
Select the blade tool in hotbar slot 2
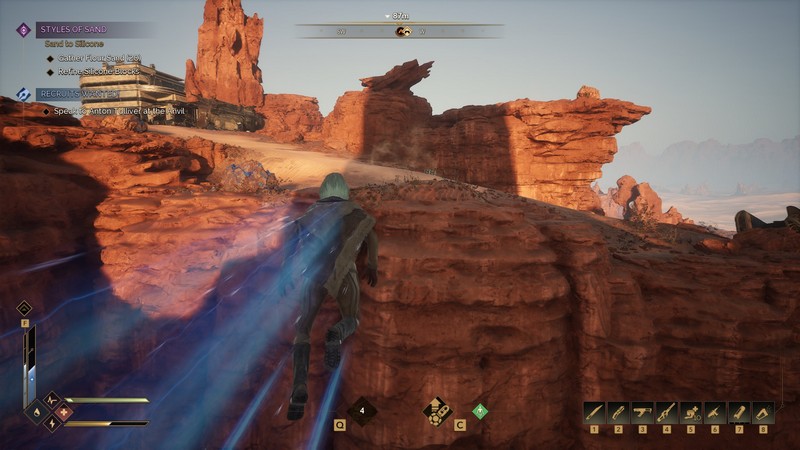coord(618,412)
